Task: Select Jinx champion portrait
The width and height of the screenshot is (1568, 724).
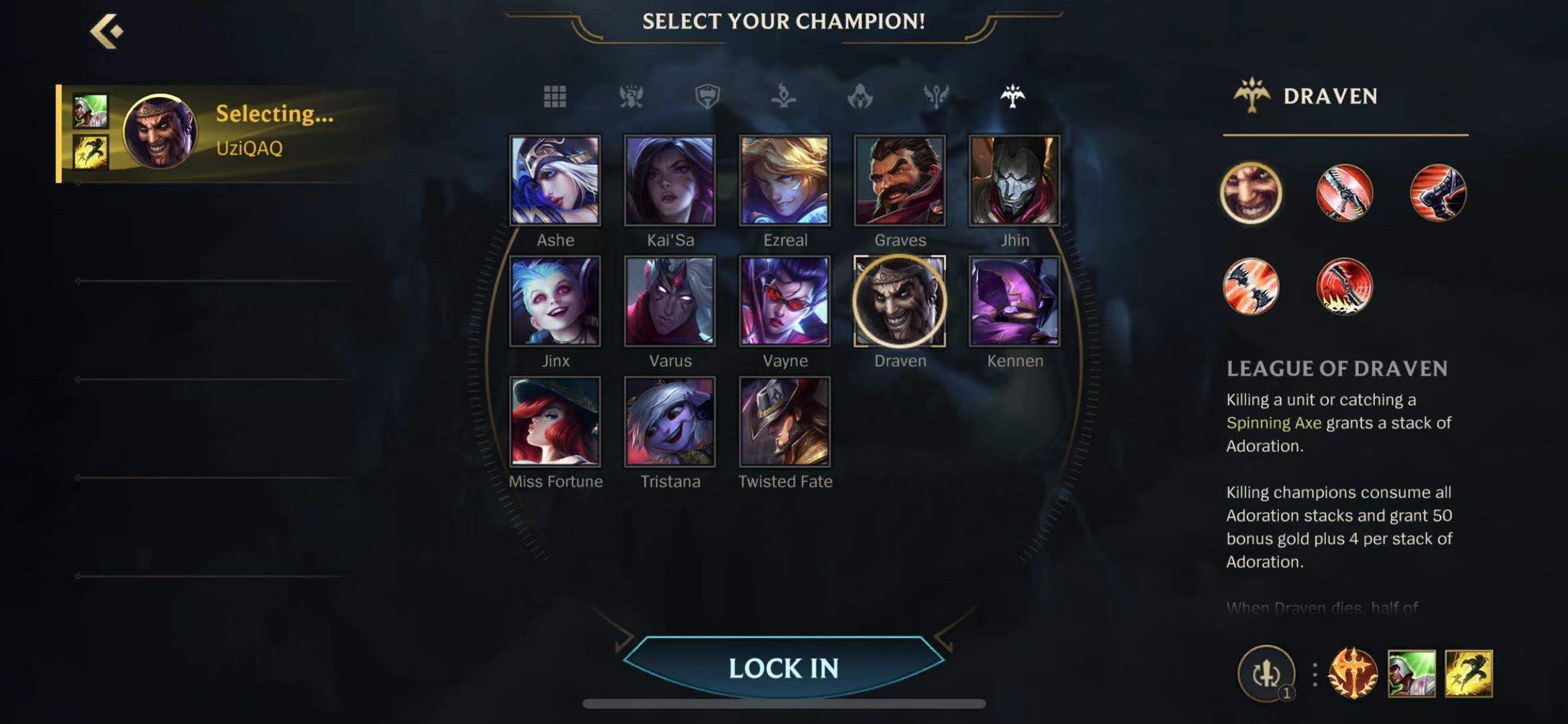Action: 555,301
